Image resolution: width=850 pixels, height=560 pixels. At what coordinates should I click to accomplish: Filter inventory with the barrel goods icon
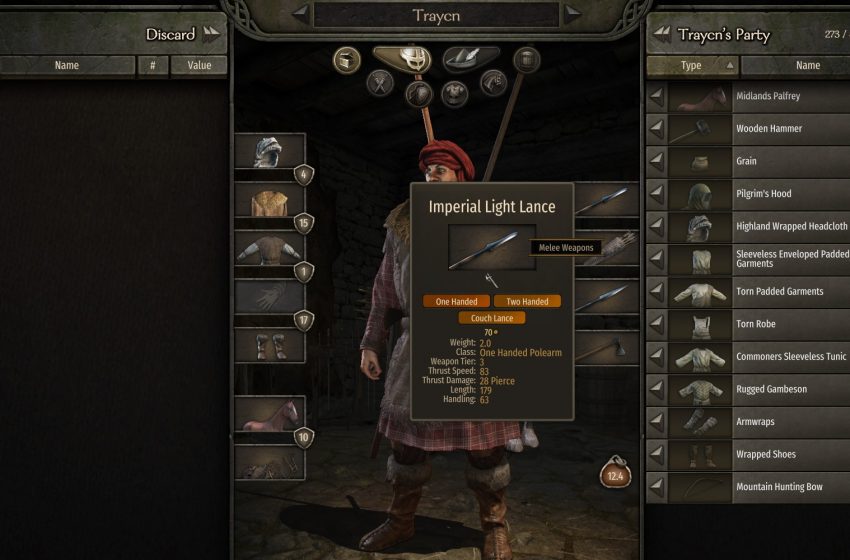[526, 59]
